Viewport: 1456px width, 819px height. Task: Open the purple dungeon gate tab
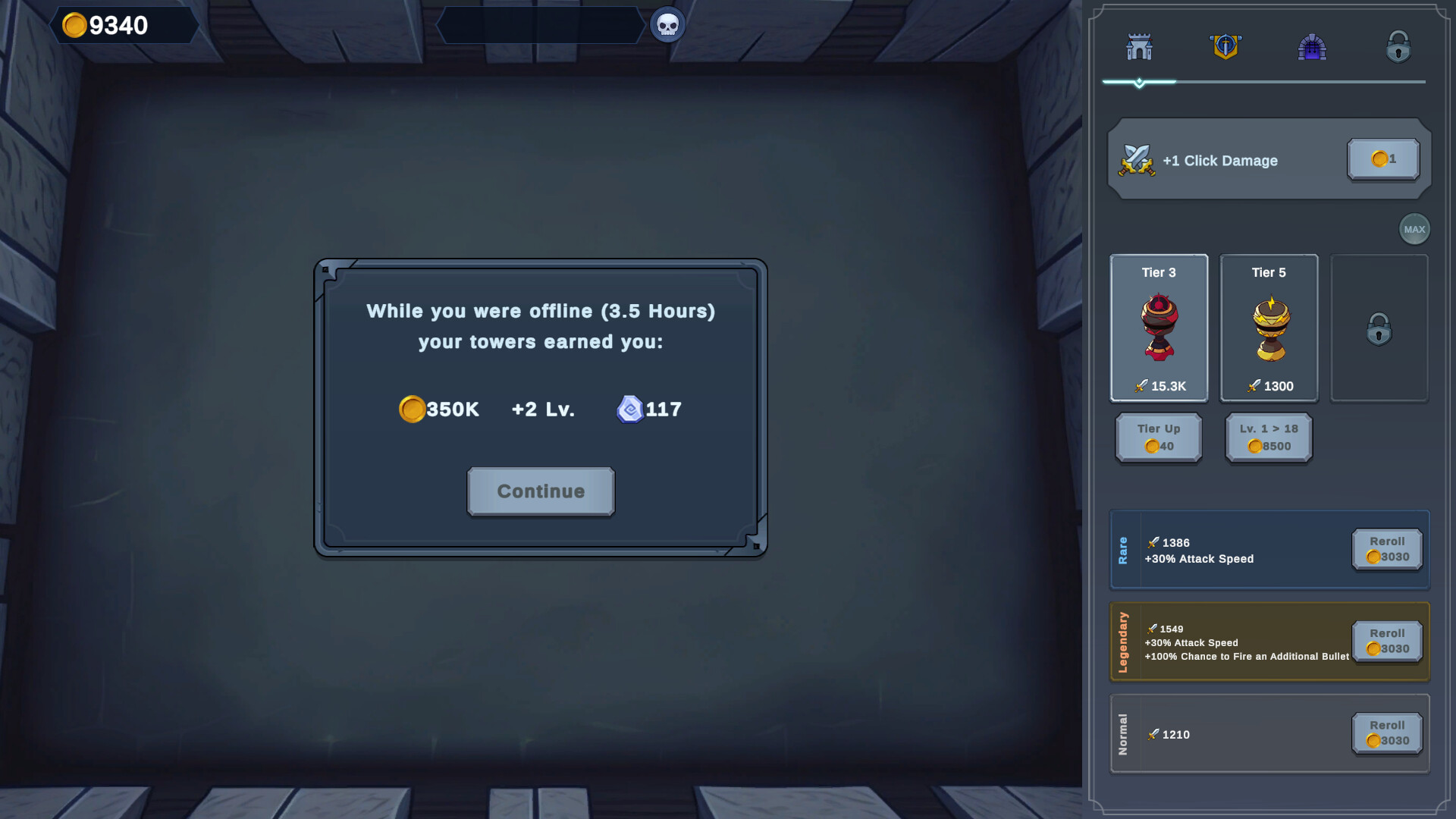coord(1313,47)
